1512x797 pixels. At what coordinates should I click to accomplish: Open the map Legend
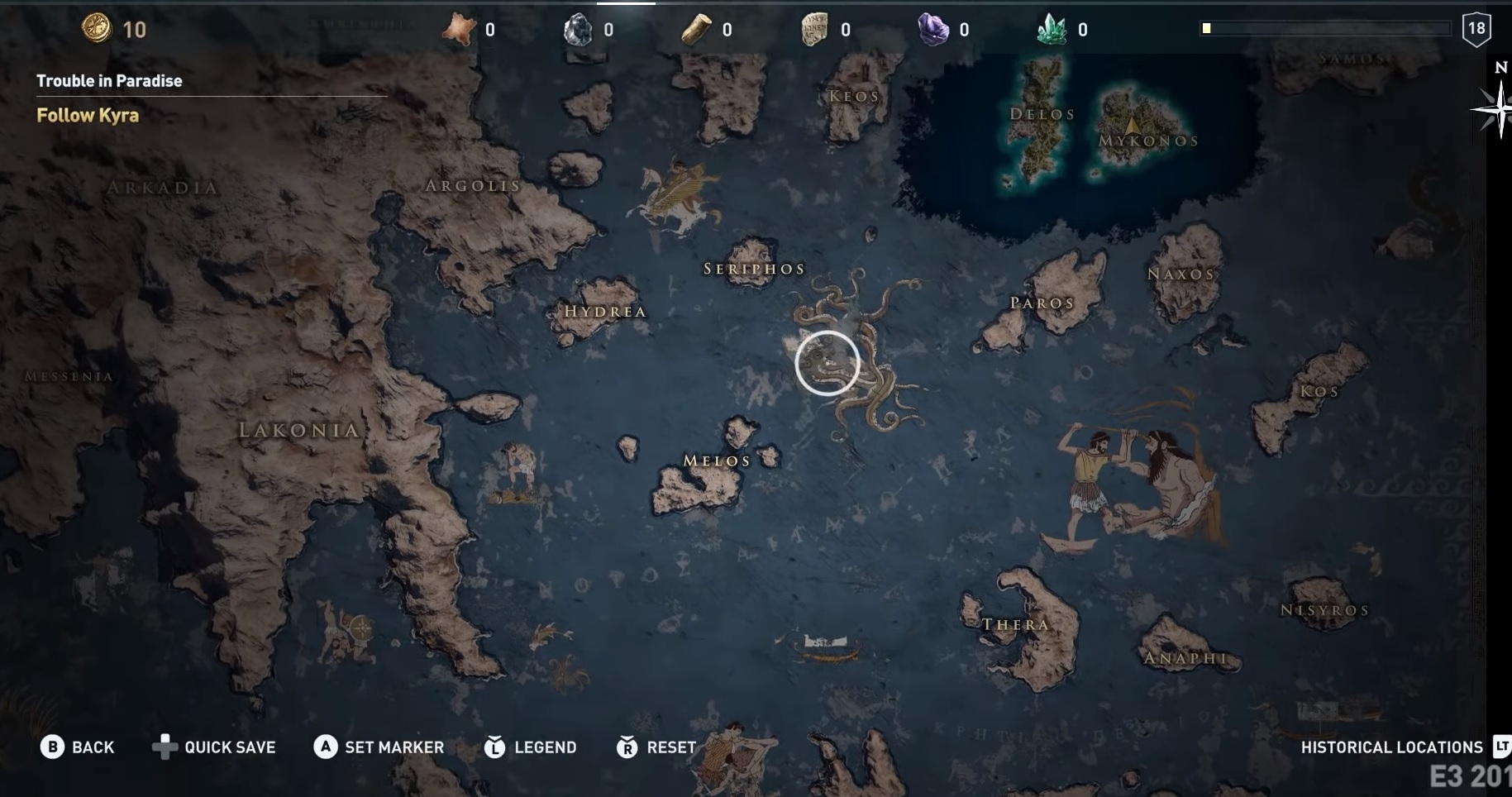coord(530,747)
